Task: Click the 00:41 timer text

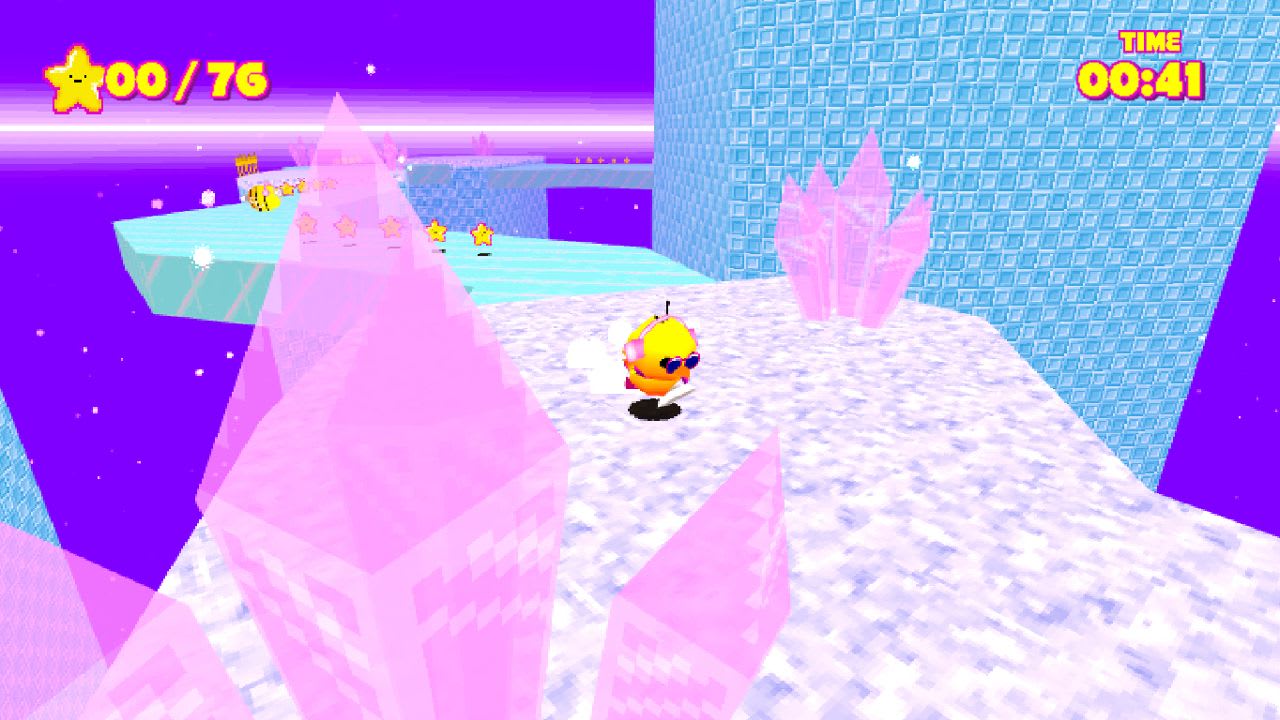Action: click(1140, 80)
